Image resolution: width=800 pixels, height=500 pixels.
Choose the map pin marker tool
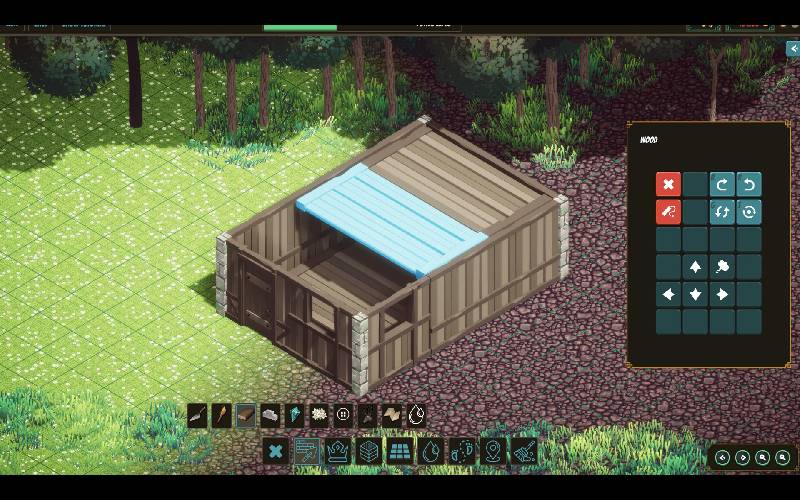click(492, 452)
